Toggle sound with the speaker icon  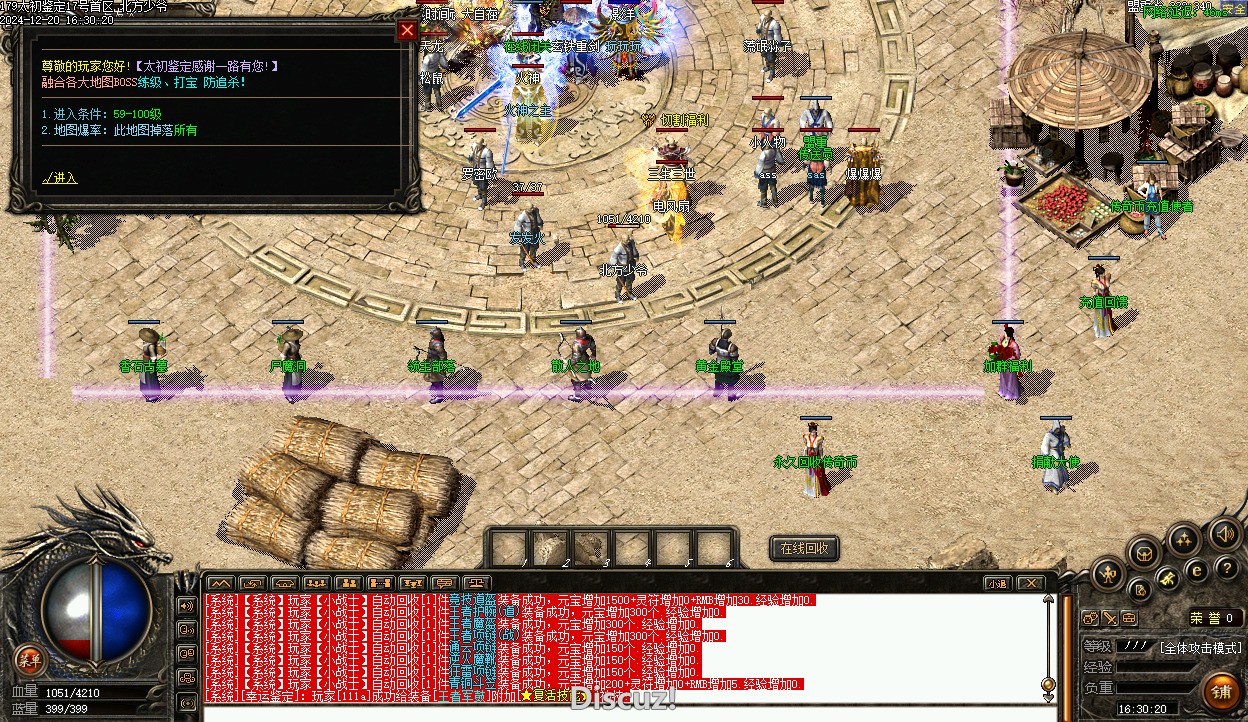click(x=1225, y=533)
